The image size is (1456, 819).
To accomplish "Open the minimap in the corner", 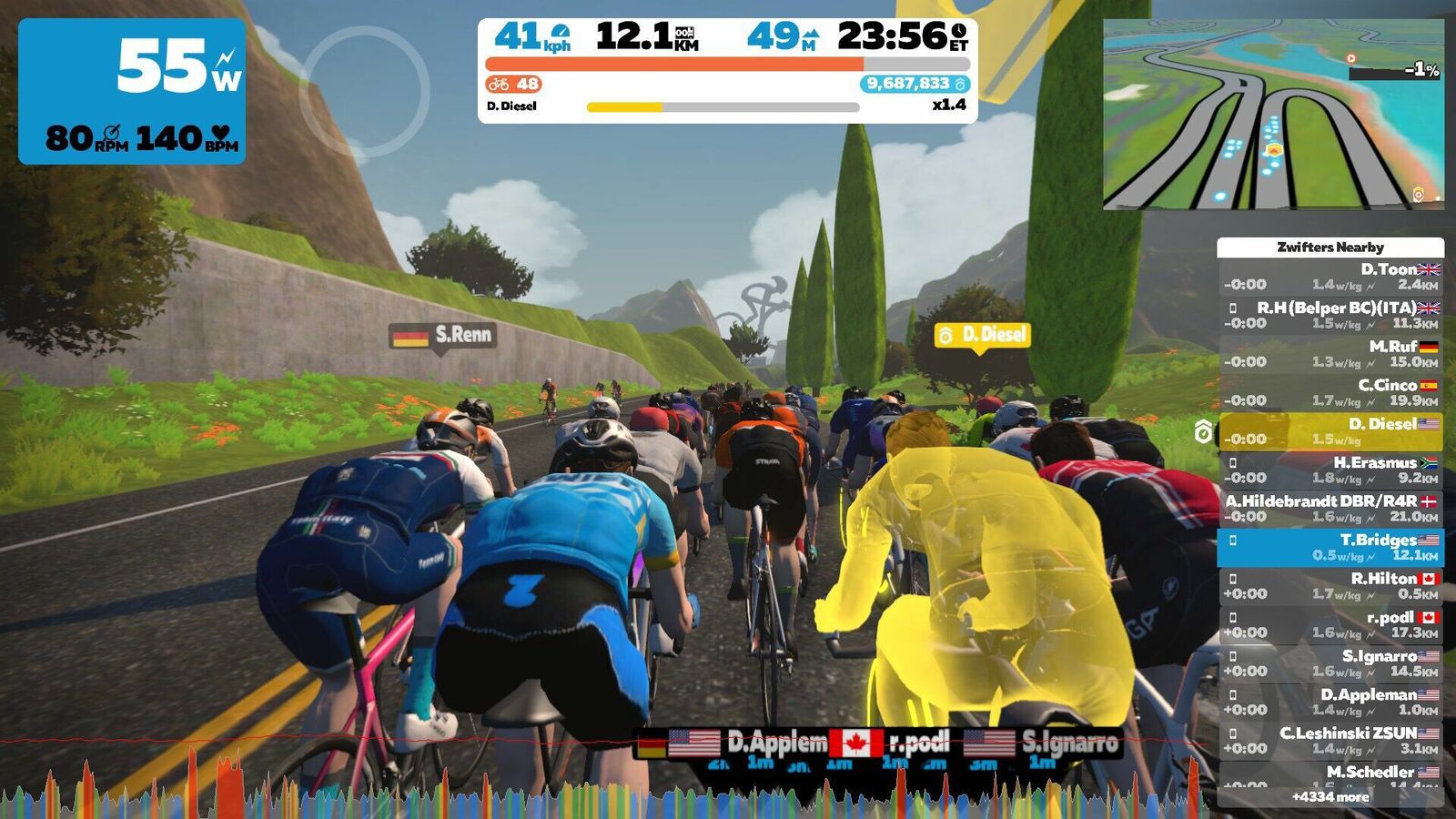I will click(1273, 115).
